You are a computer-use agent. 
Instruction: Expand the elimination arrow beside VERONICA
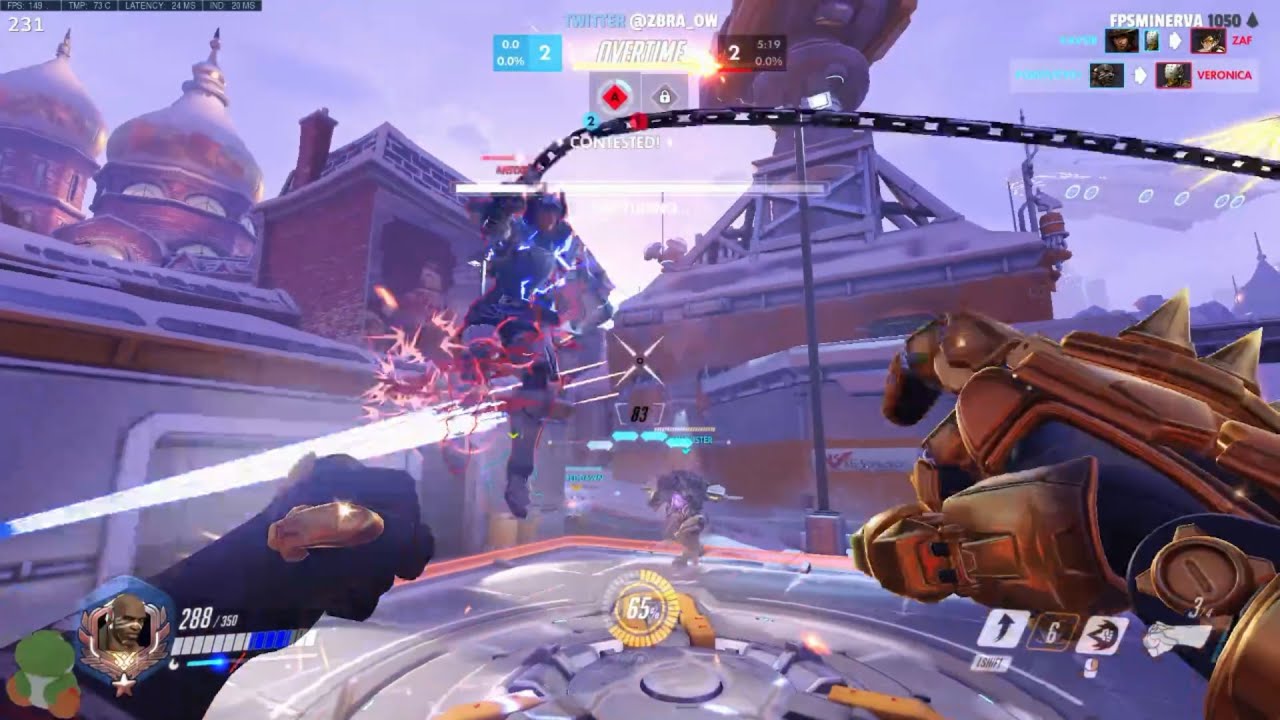[x=1139, y=74]
